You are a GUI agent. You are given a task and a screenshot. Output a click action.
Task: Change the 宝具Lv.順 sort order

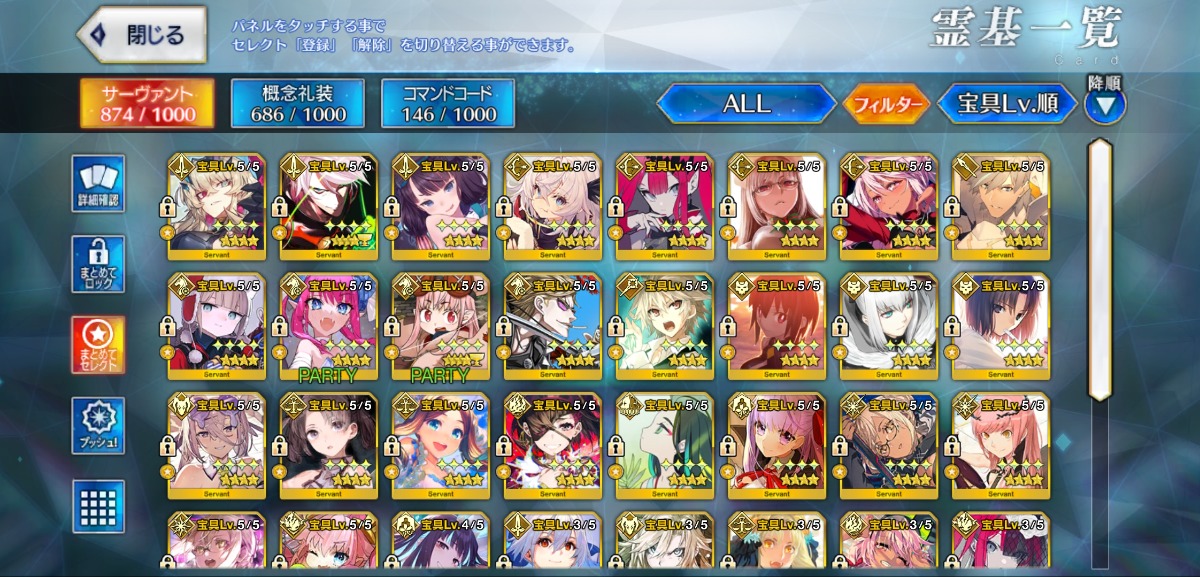[1006, 104]
